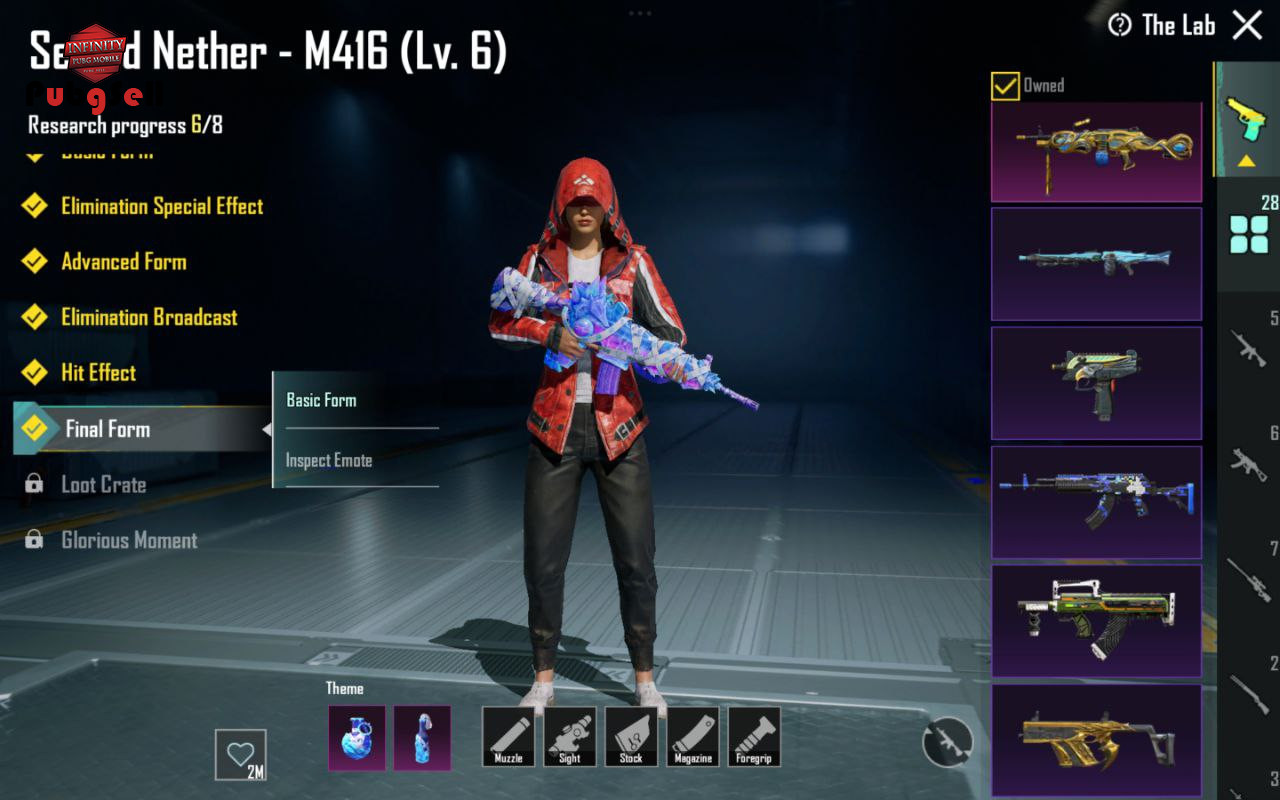Select the Muzzle attachment slot
The image size is (1280, 800).
point(508,737)
